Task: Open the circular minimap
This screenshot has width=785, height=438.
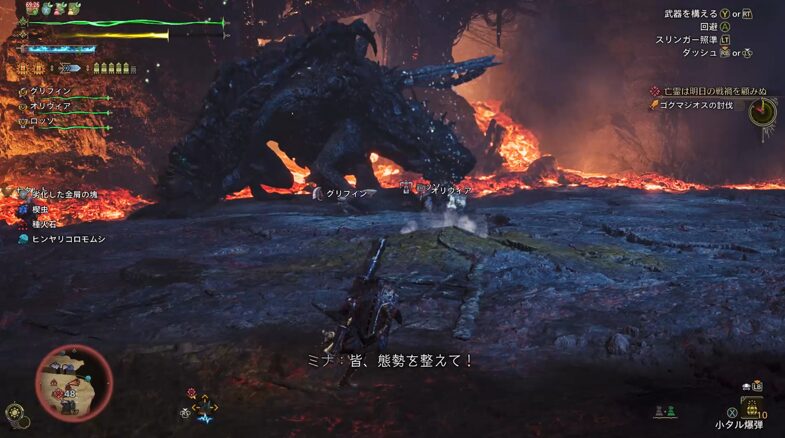Action: coord(73,380)
